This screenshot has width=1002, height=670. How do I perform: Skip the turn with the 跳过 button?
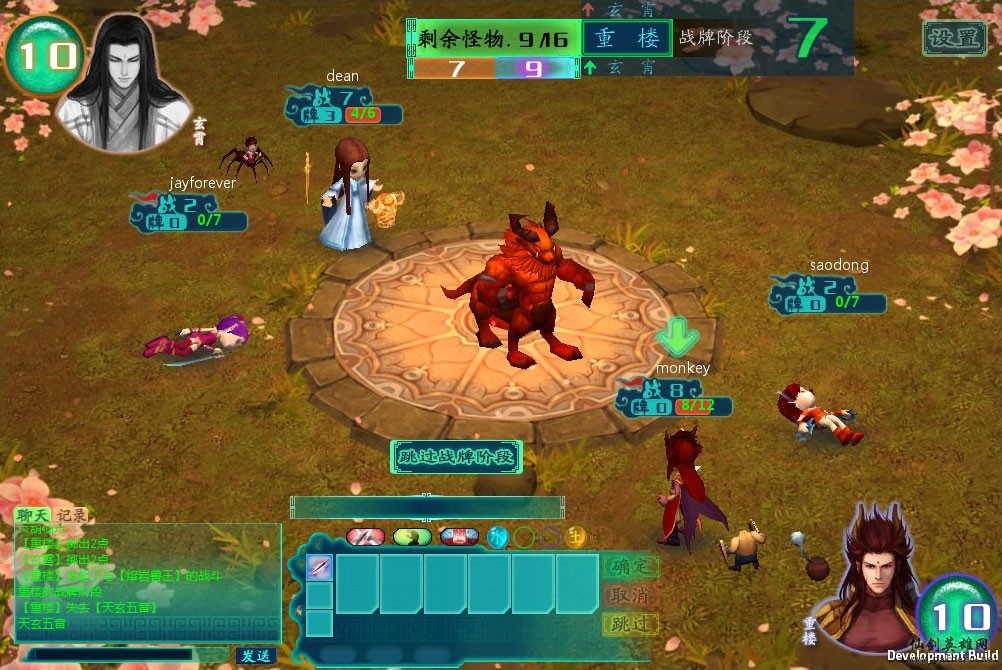pos(631,623)
